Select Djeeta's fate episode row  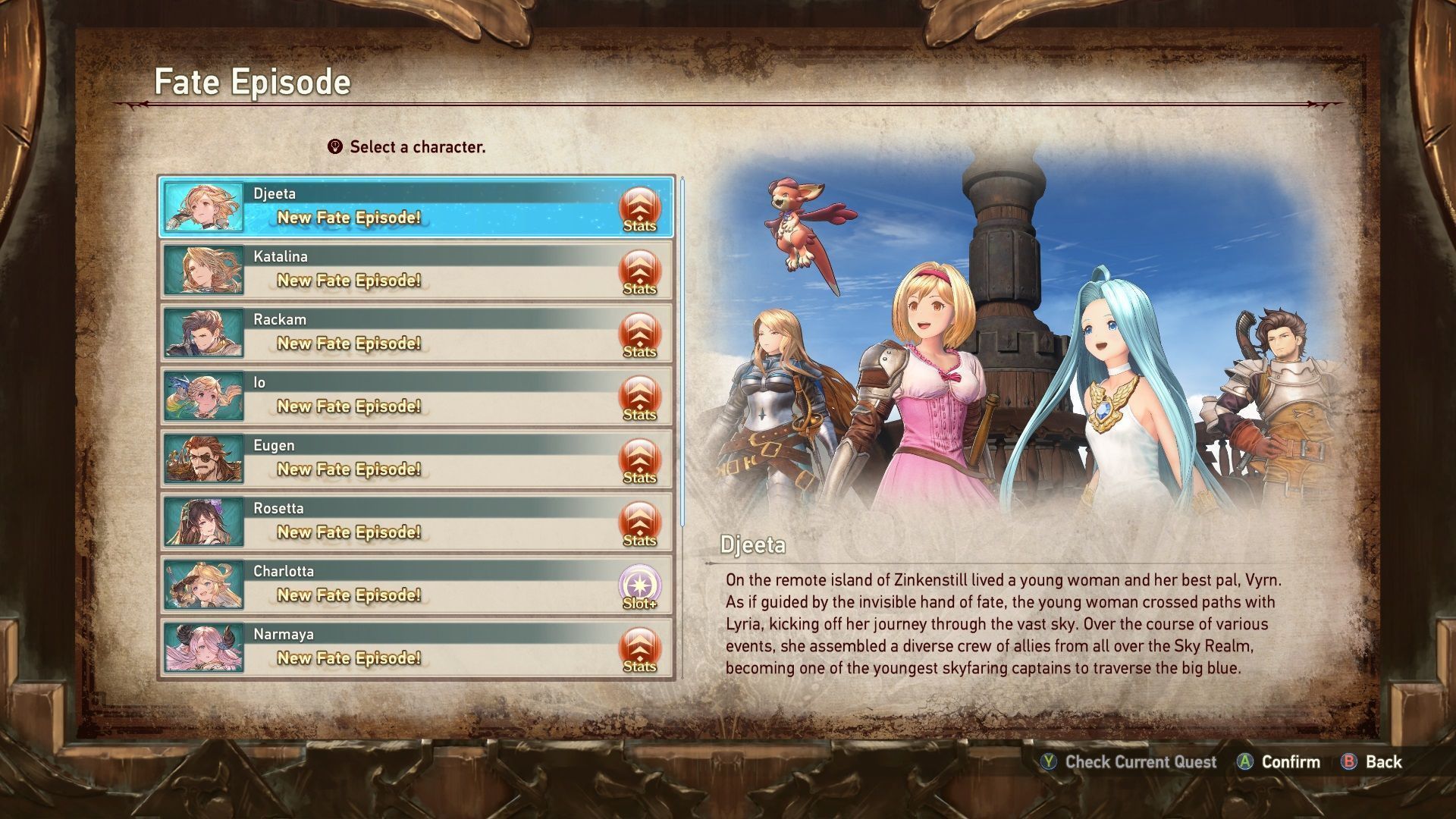[x=416, y=206]
